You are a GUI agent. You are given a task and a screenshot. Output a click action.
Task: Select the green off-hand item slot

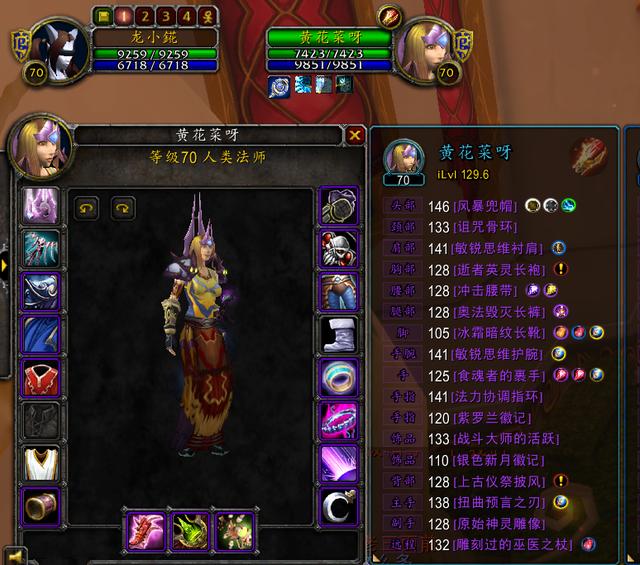click(x=190, y=531)
